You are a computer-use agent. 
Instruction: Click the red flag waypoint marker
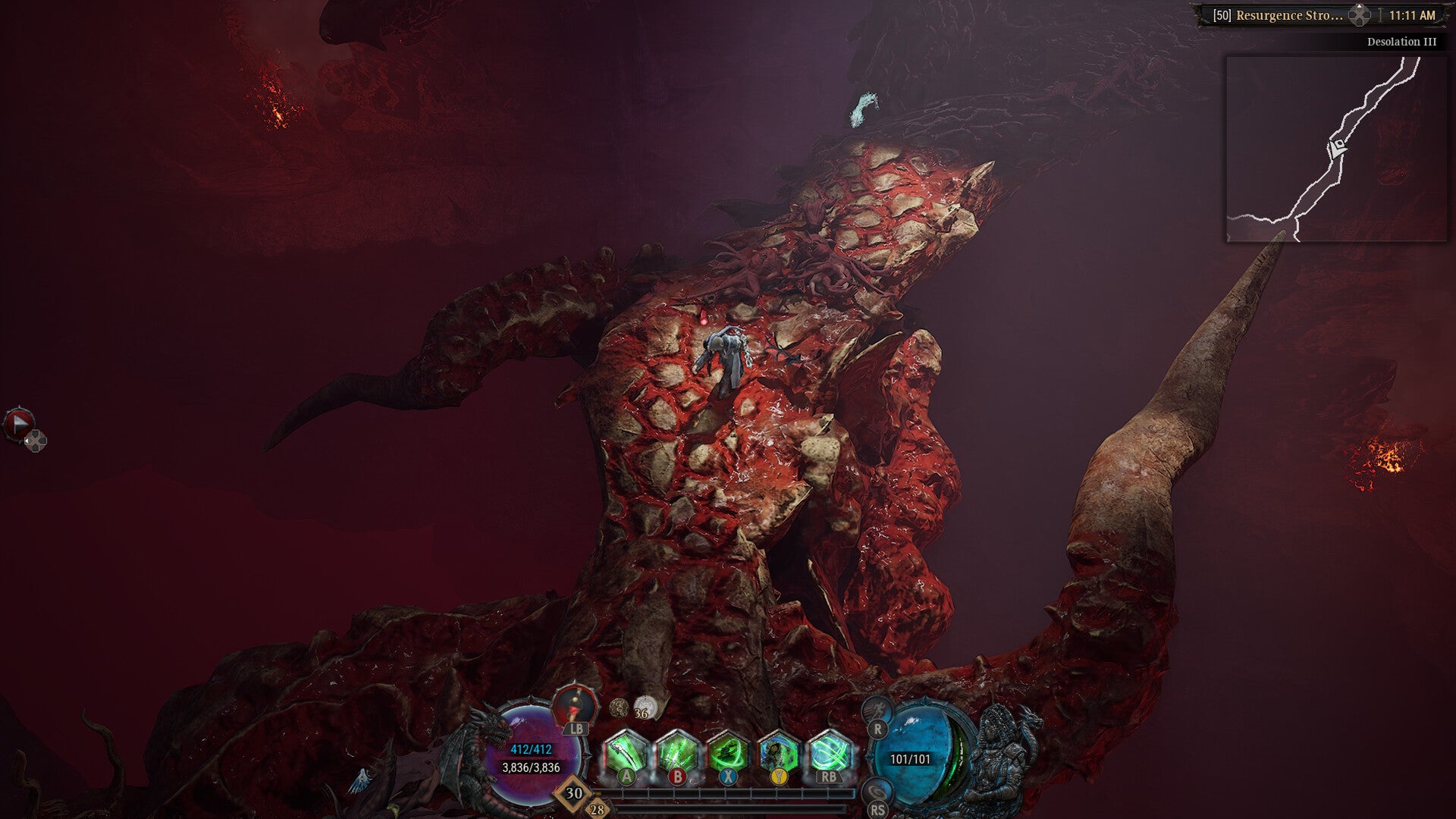point(19,424)
